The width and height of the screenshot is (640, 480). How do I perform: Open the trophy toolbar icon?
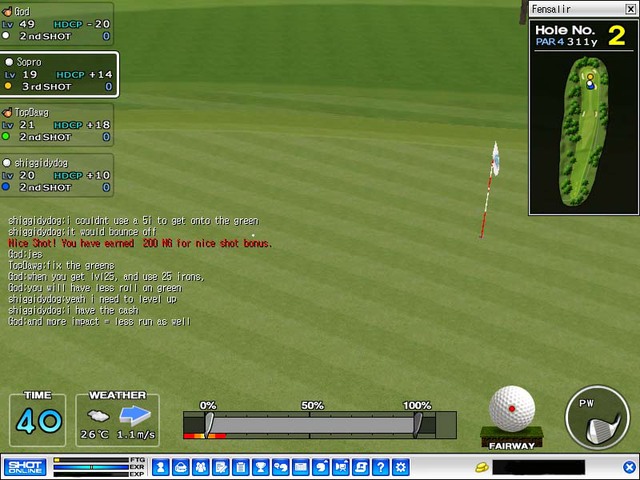(260, 467)
